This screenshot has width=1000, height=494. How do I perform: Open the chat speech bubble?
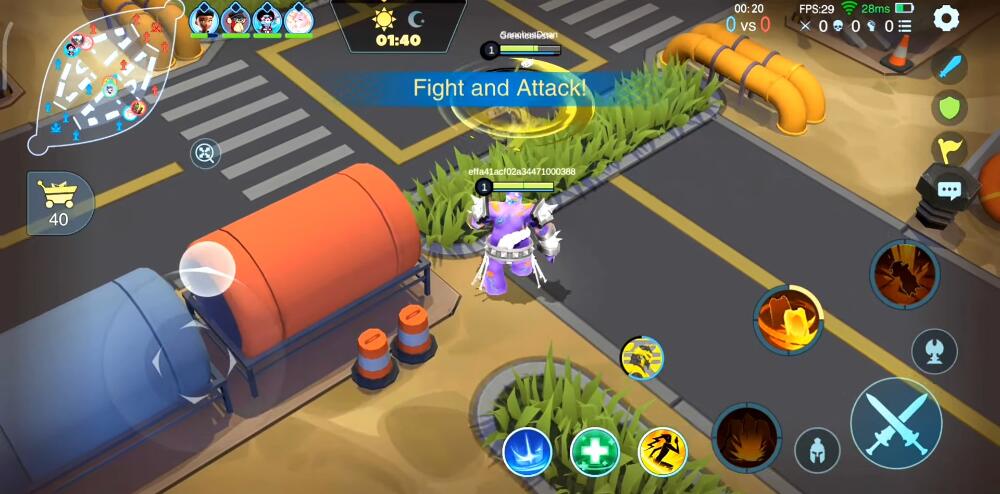tap(948, 190)
